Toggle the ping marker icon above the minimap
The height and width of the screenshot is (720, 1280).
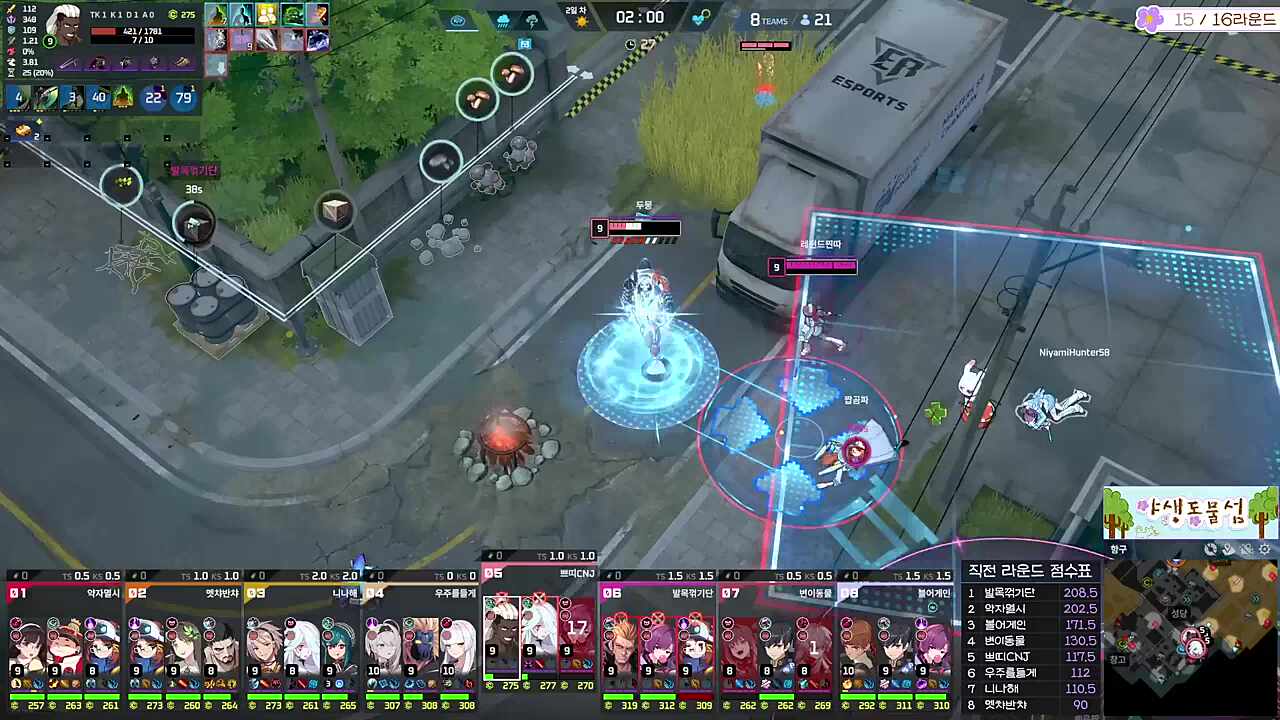[x=1228, y=549]
